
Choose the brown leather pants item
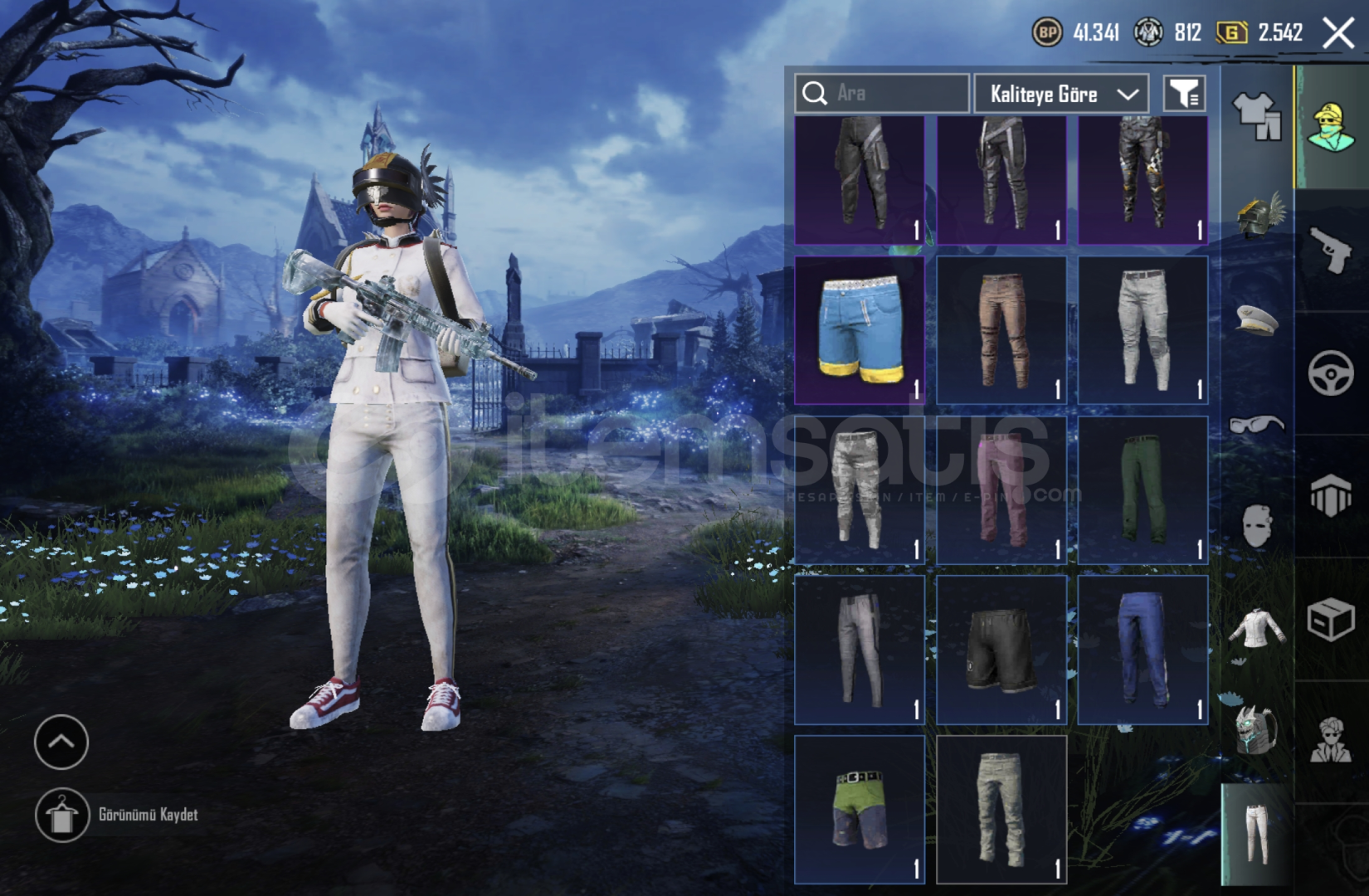[x=1001, y=329]
